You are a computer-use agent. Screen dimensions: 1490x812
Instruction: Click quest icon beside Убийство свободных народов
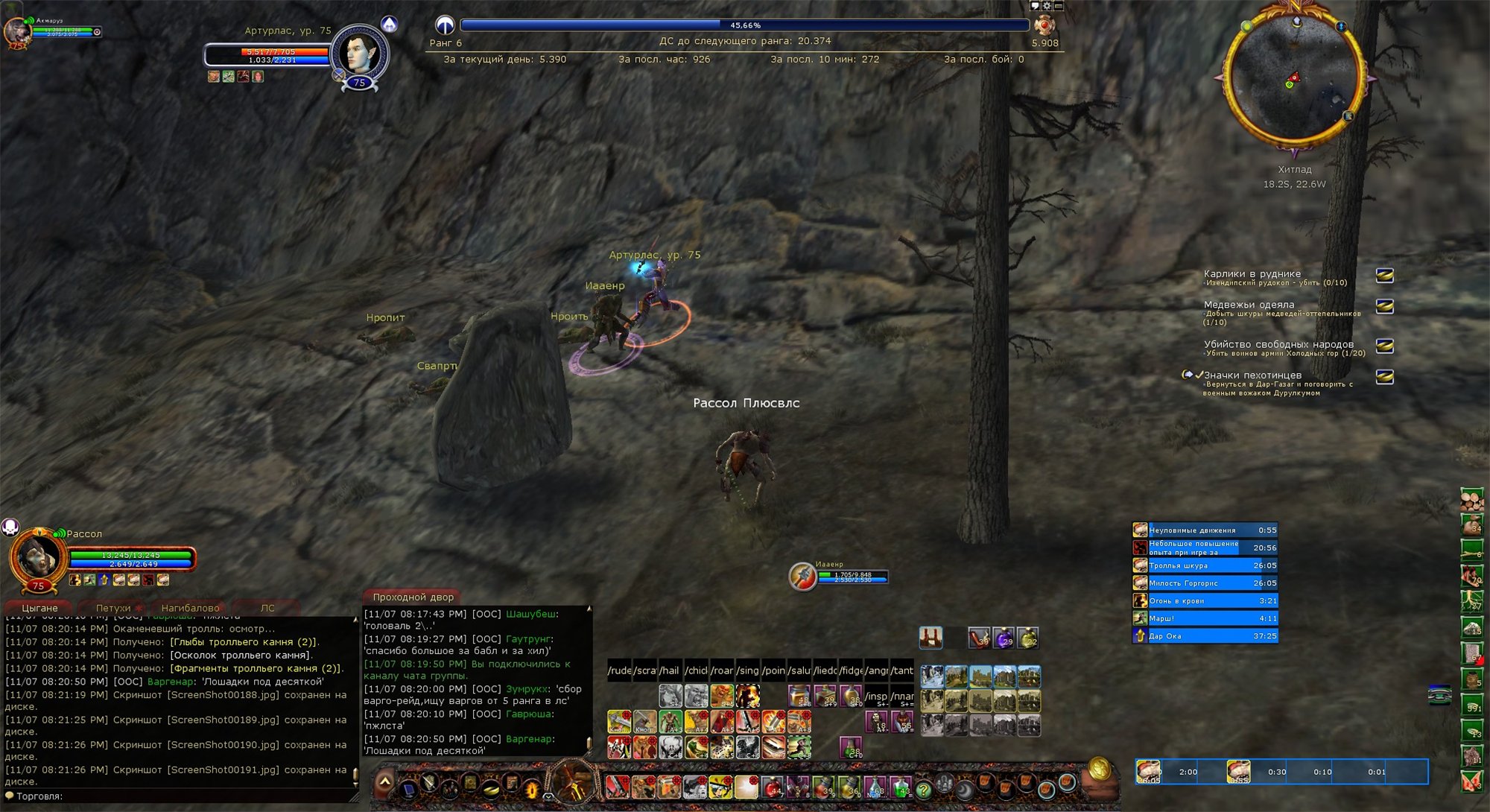click(x=1384, y=346)
